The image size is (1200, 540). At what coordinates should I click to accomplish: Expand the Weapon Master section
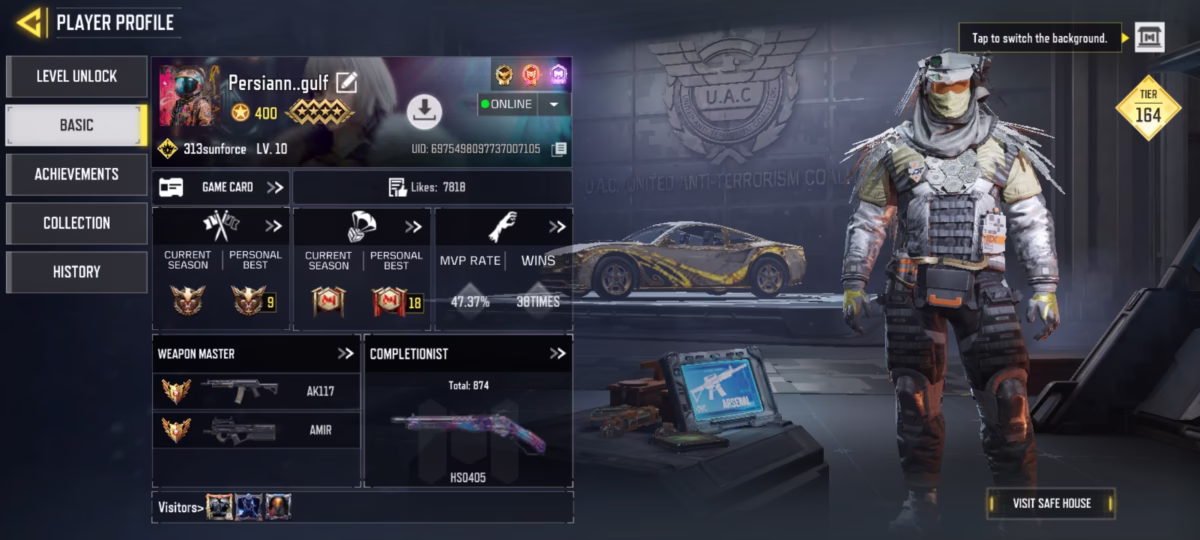[346, 353]
